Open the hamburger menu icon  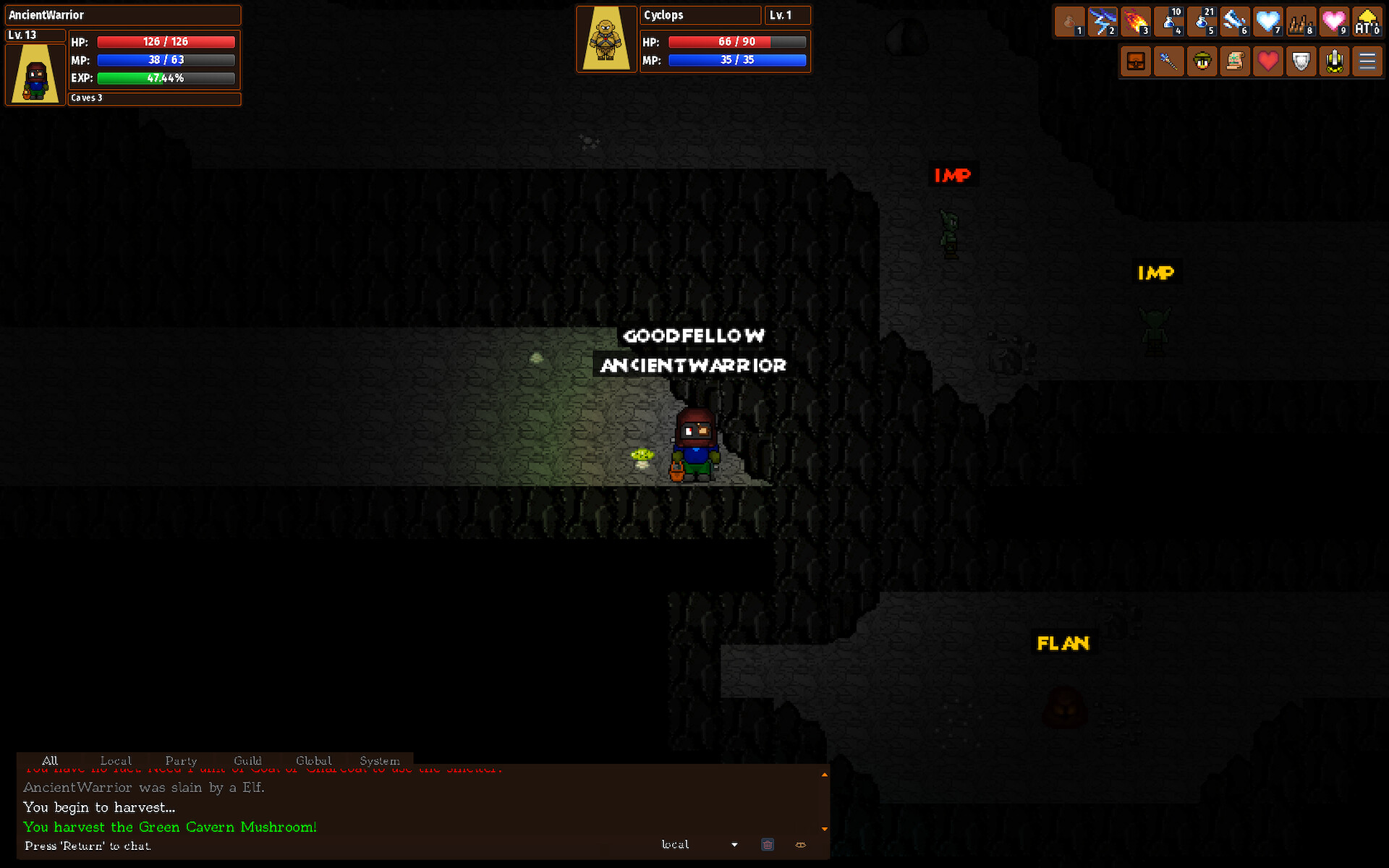[x=1368, y=61]
